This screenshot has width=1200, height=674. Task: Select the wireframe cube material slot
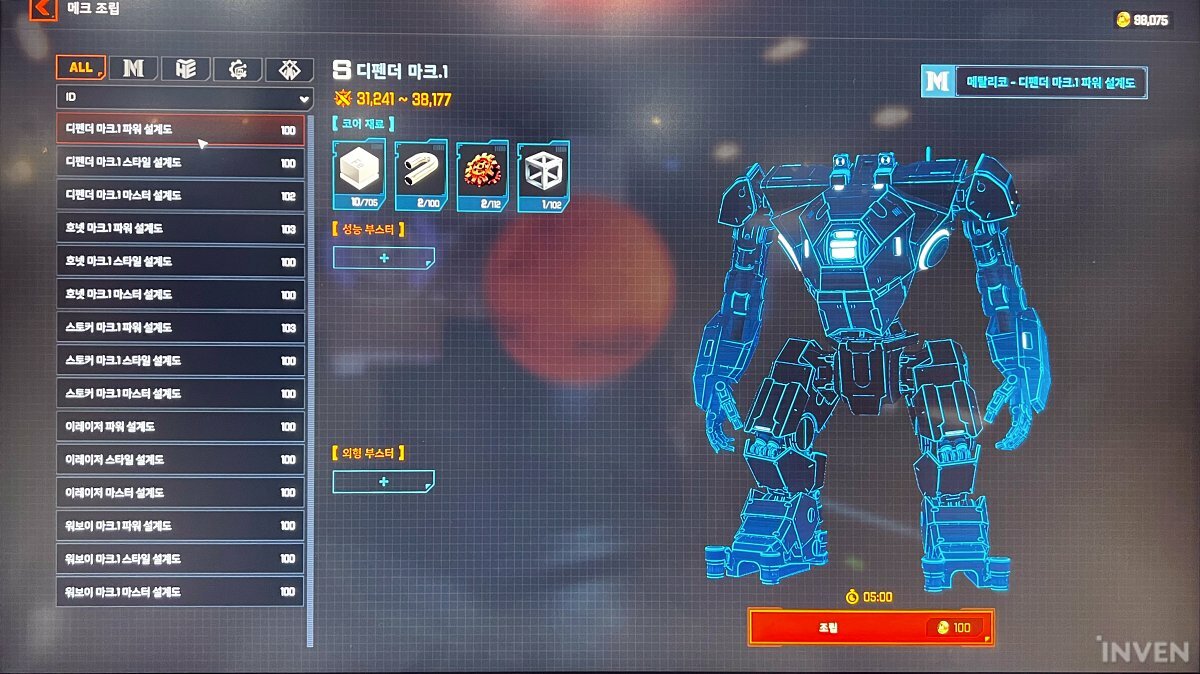coord(544,176)
